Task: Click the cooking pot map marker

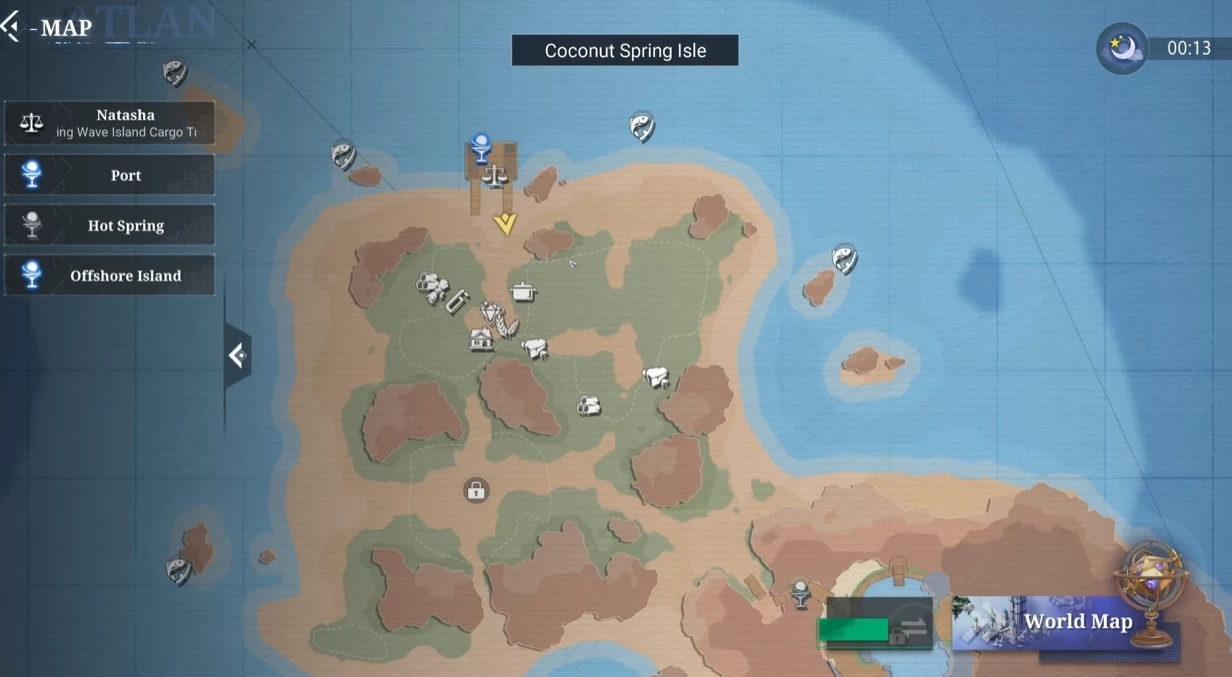Action: (523, 291)
